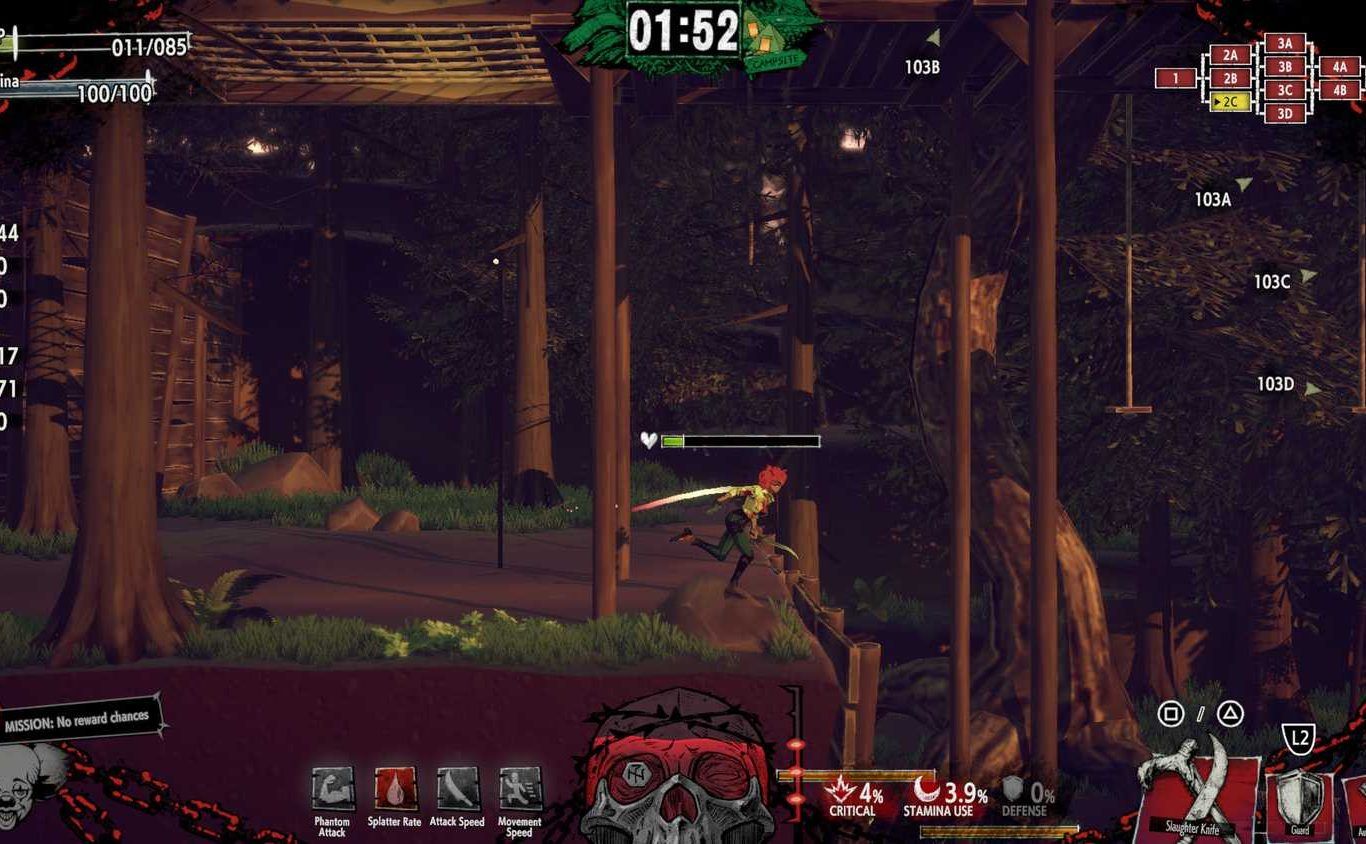Choose the Attack Speed blade icon
1366x844 pixels.
click(458, 789)
